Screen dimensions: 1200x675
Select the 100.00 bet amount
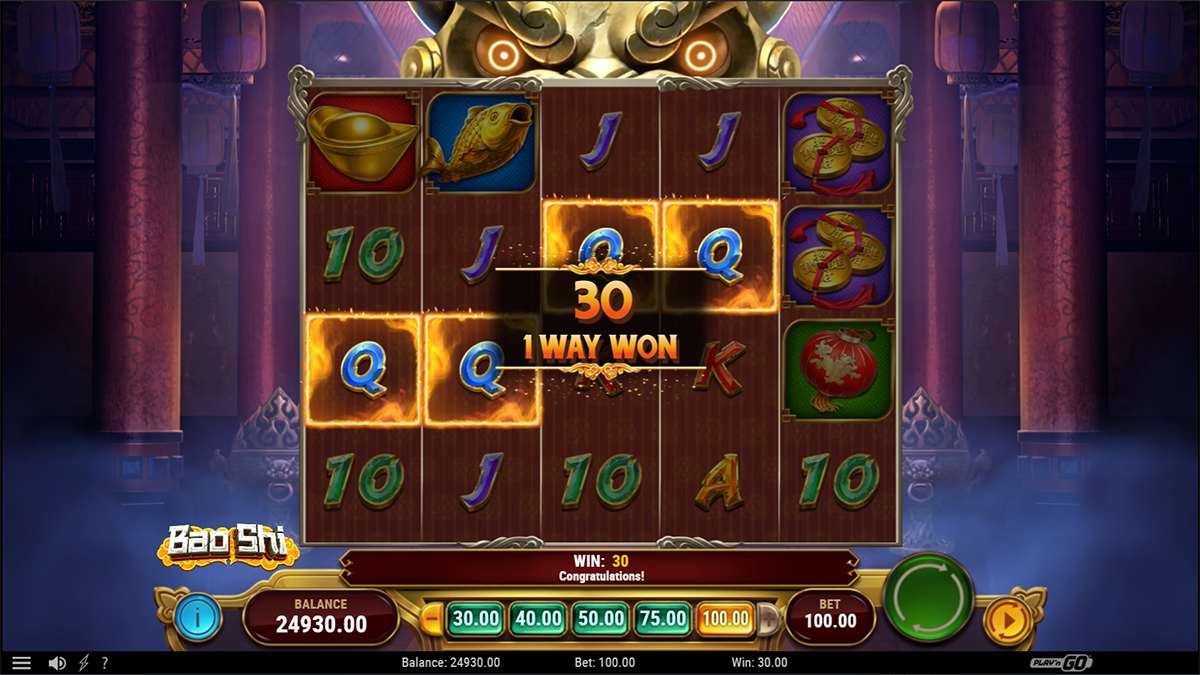pos(725,619)
